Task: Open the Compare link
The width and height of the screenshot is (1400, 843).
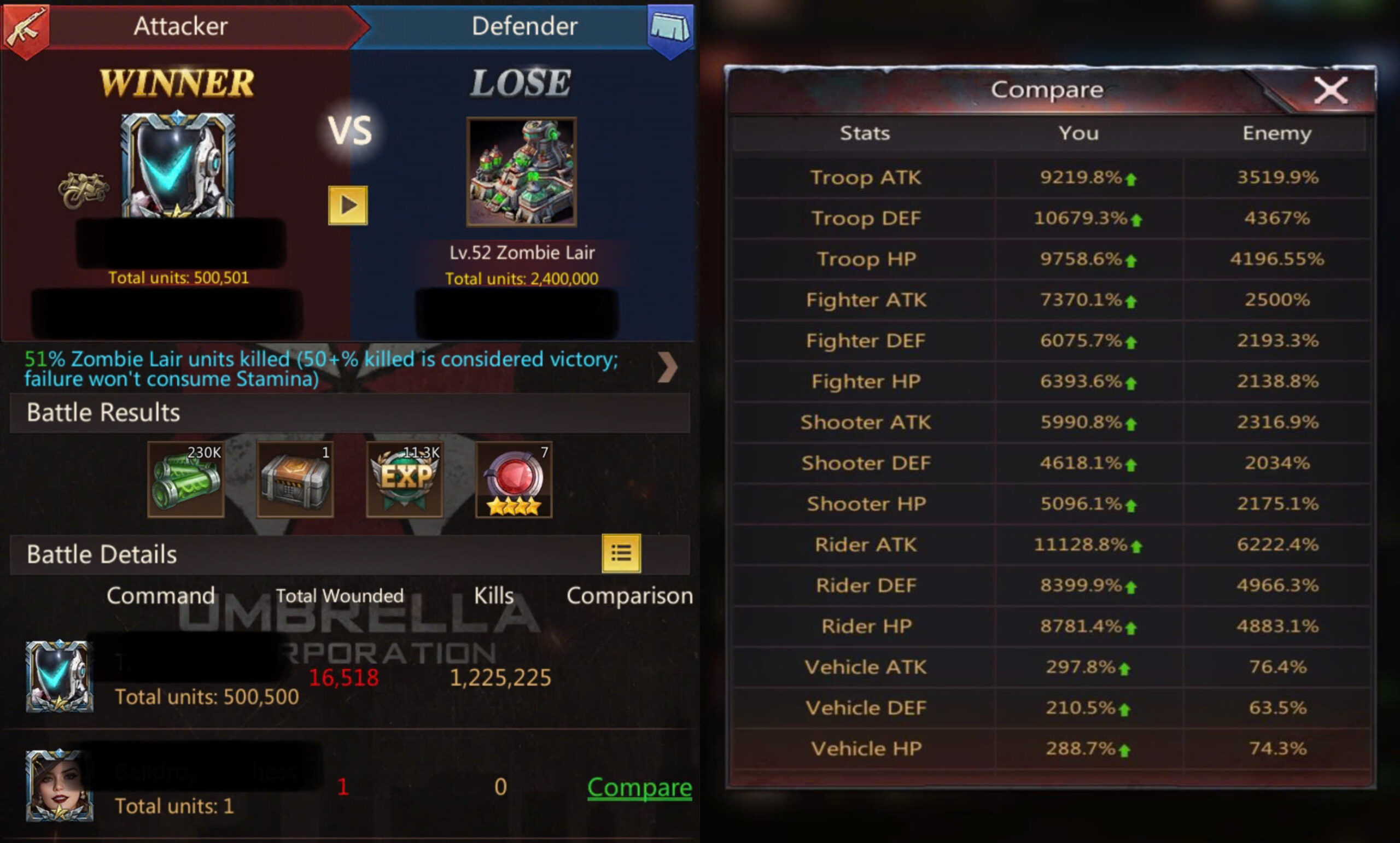Action: click(639, 787)
